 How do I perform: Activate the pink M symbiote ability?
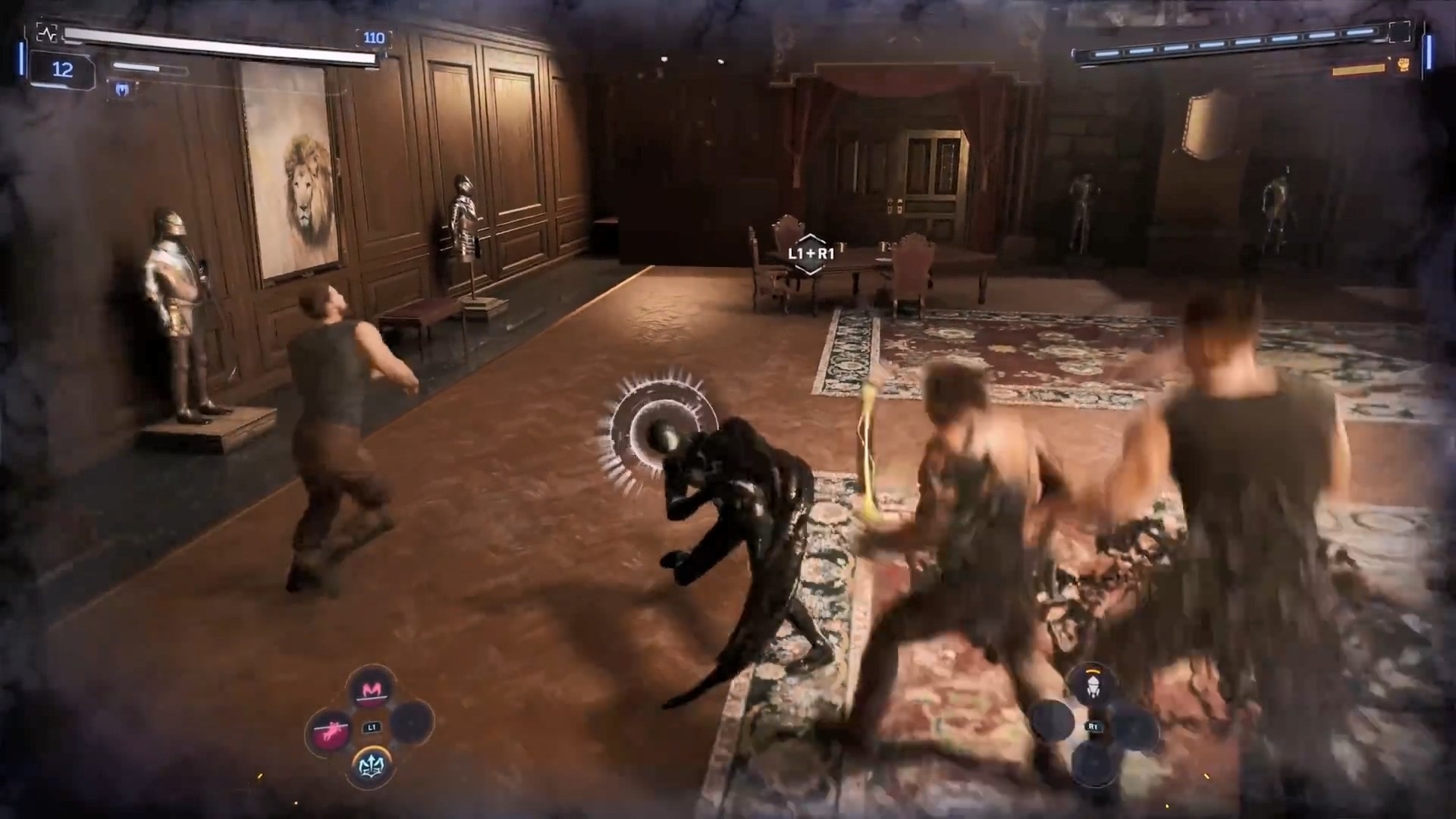pos(372,690)
